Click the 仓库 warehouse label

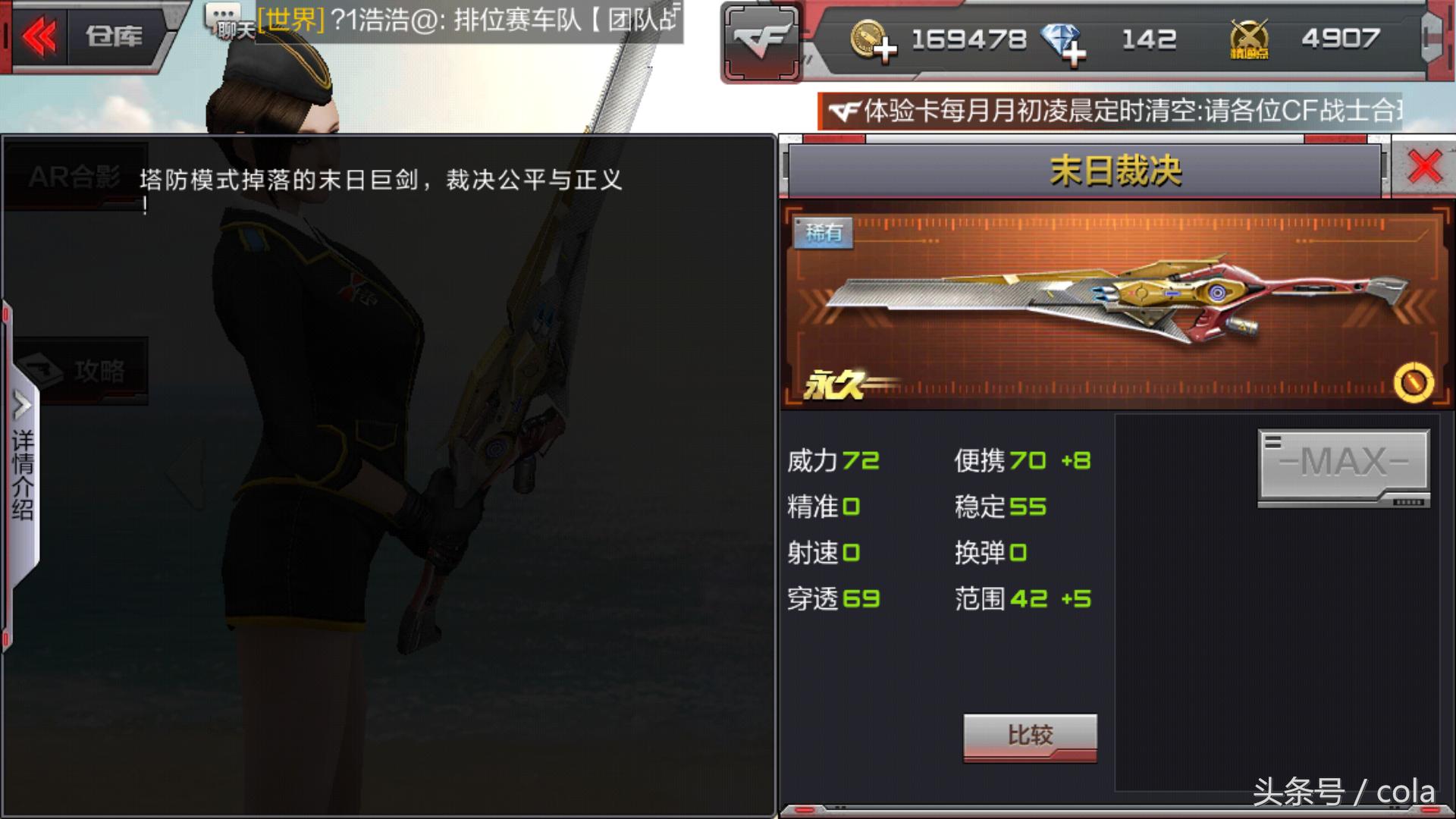tap(114, 36)
